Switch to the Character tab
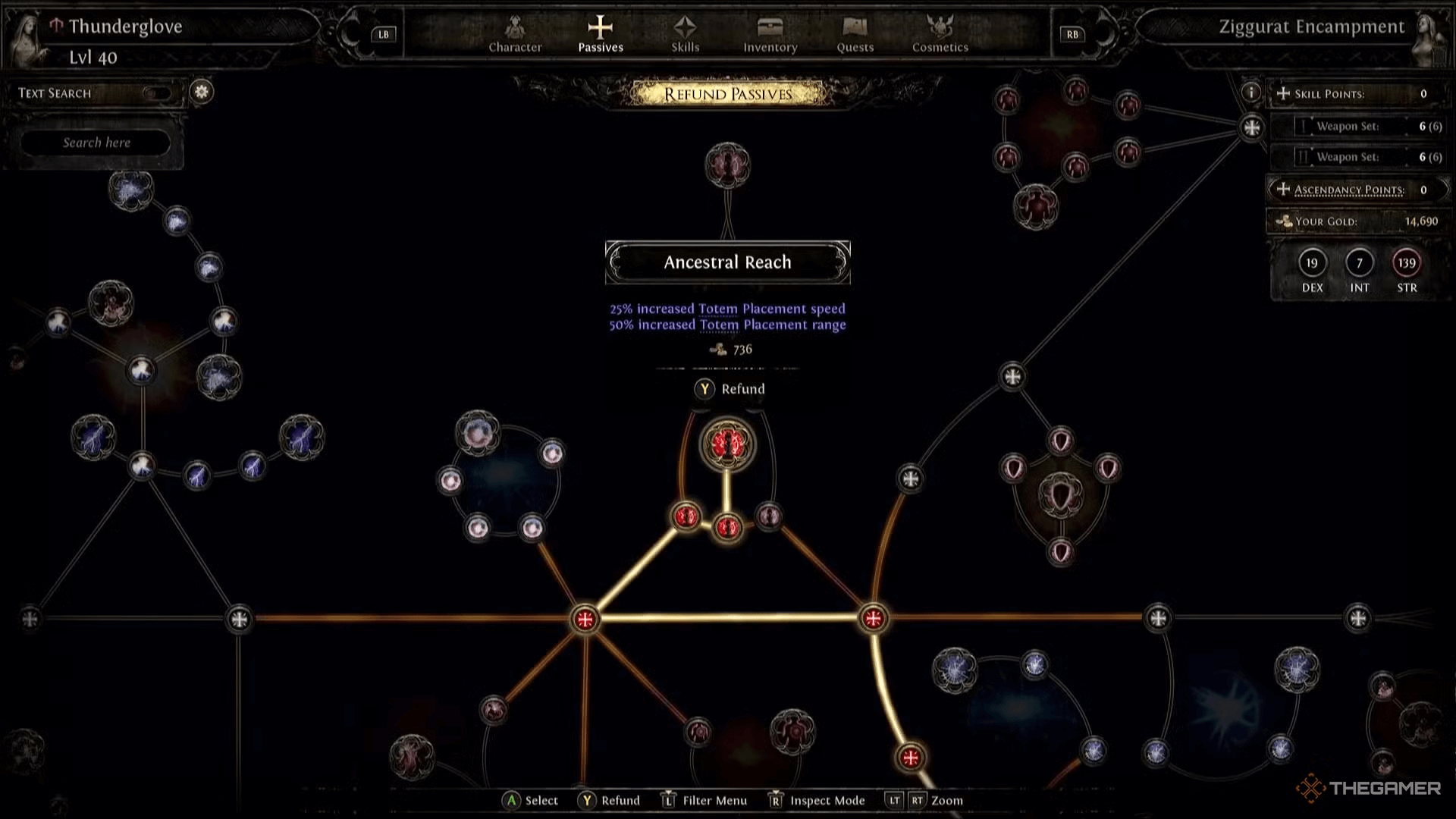1456x819 pixels. [515, 35]
